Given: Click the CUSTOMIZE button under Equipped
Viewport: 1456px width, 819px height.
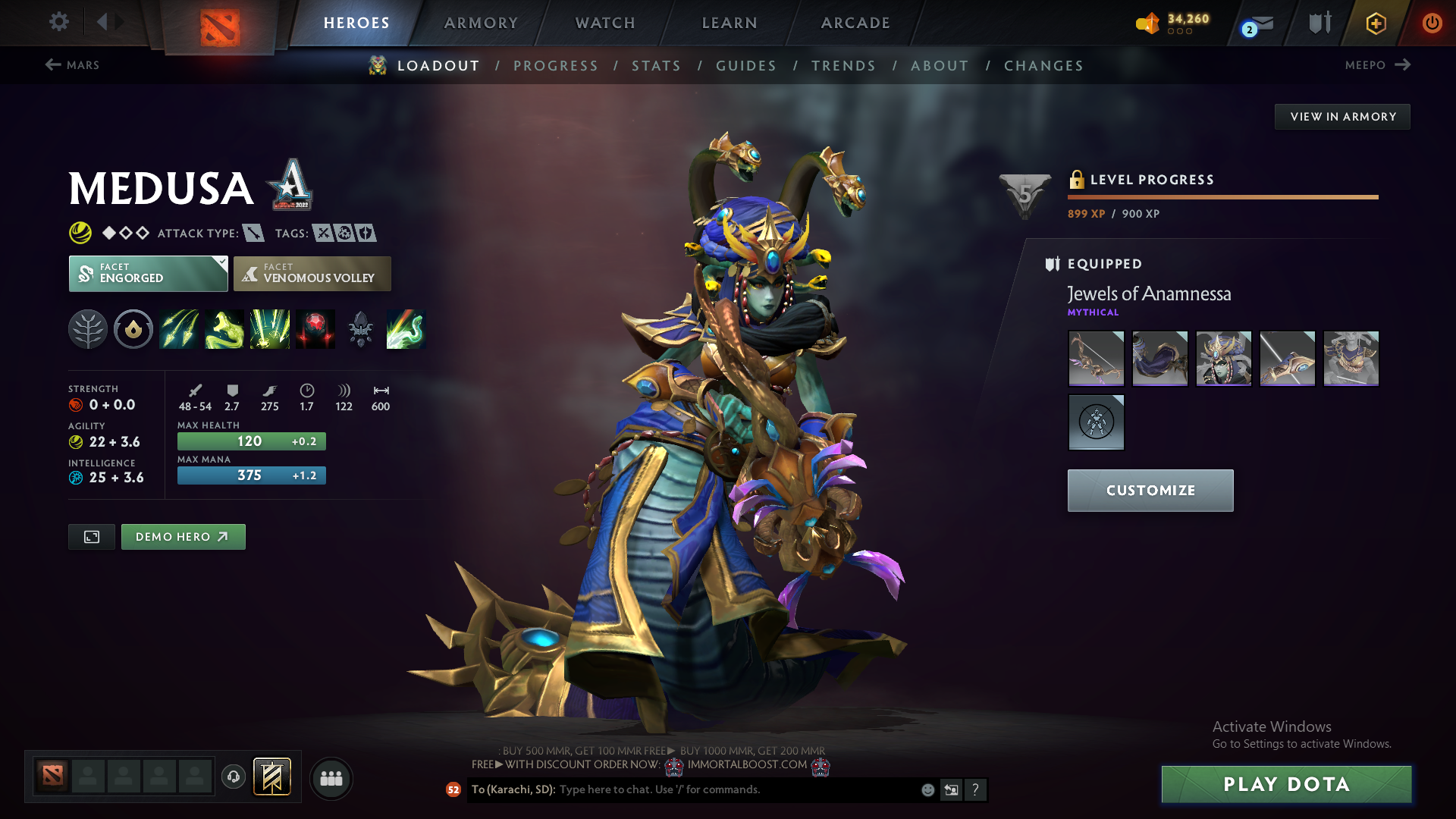Looking at the screenshot, I should tap(1150, 490).
